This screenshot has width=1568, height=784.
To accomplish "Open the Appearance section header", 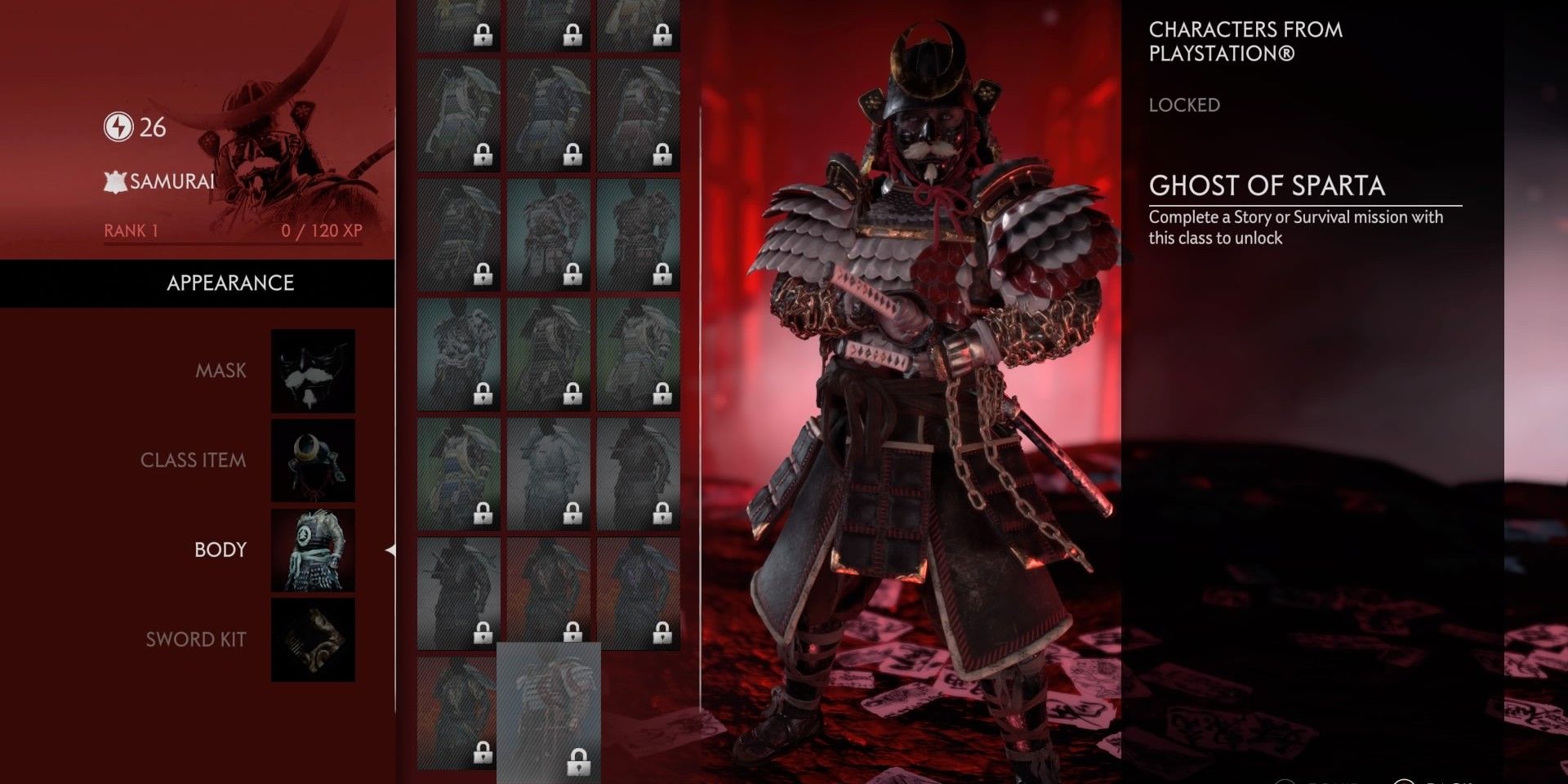I will click(x=231, y=283).
